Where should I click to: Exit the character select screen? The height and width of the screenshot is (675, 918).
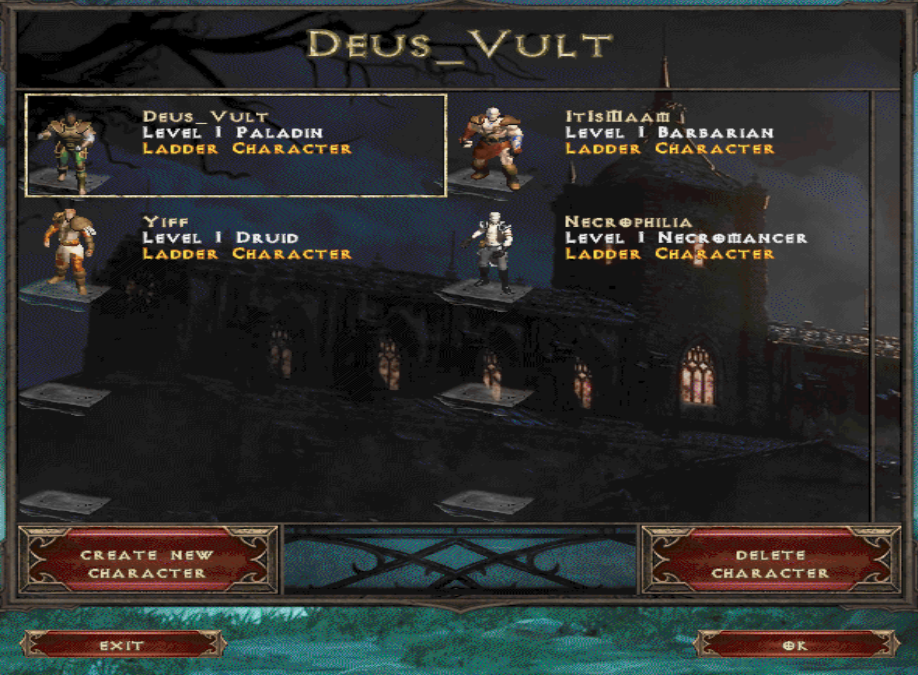pyautogui.click(x=122, y=645)
